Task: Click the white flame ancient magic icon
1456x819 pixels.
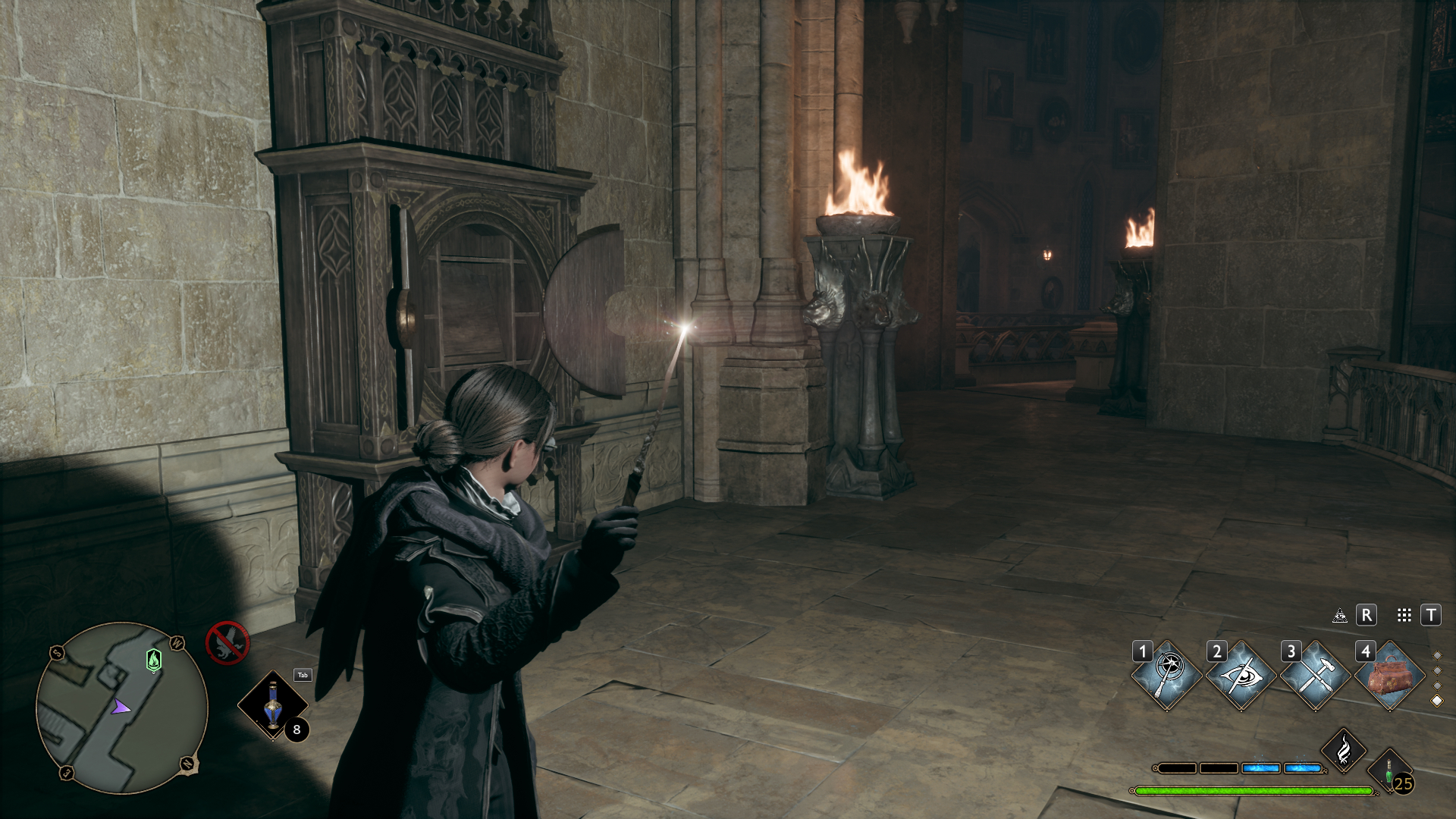Action: pos(1344,750)
